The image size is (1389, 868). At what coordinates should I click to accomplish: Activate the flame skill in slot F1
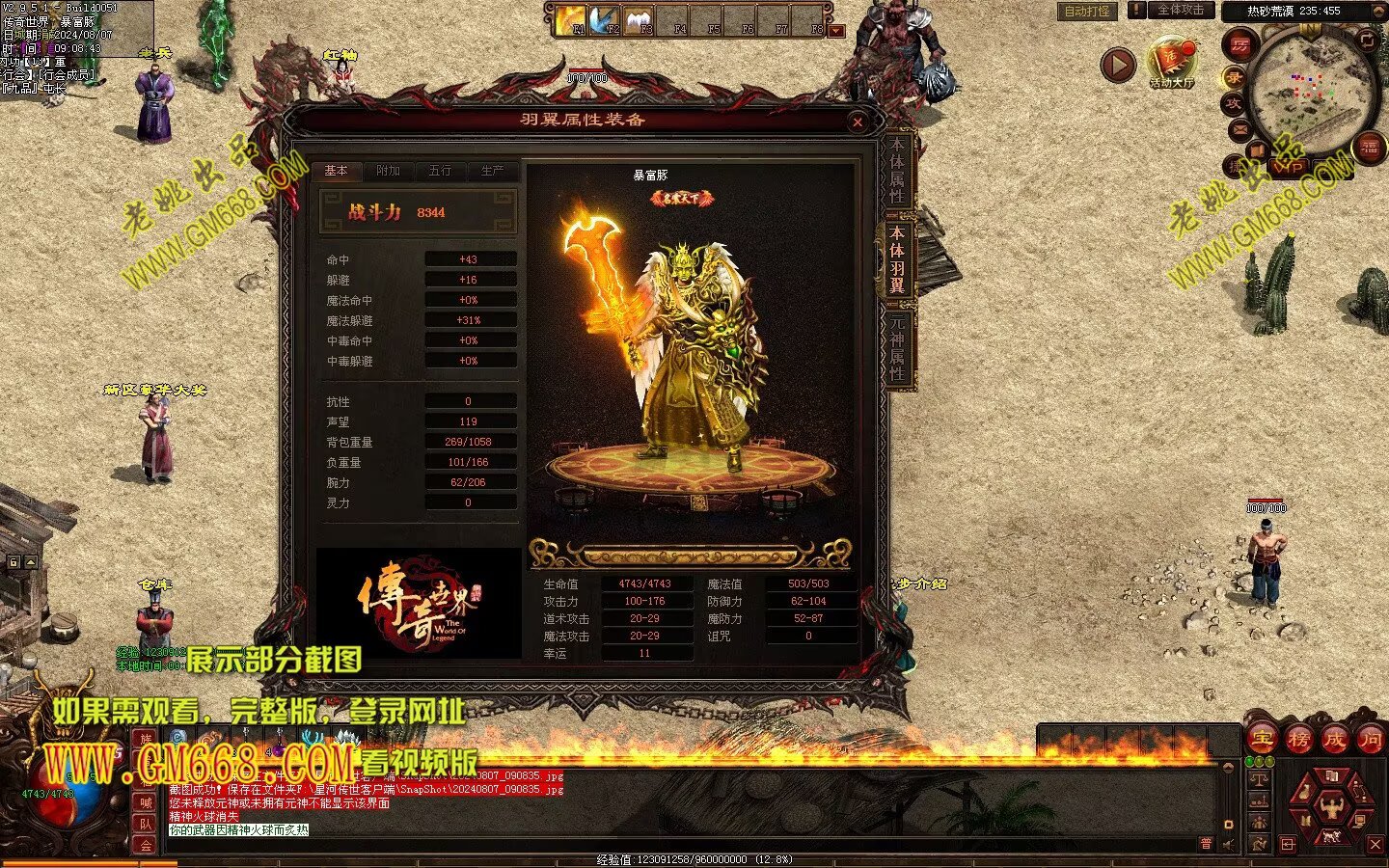click(571, 20)
